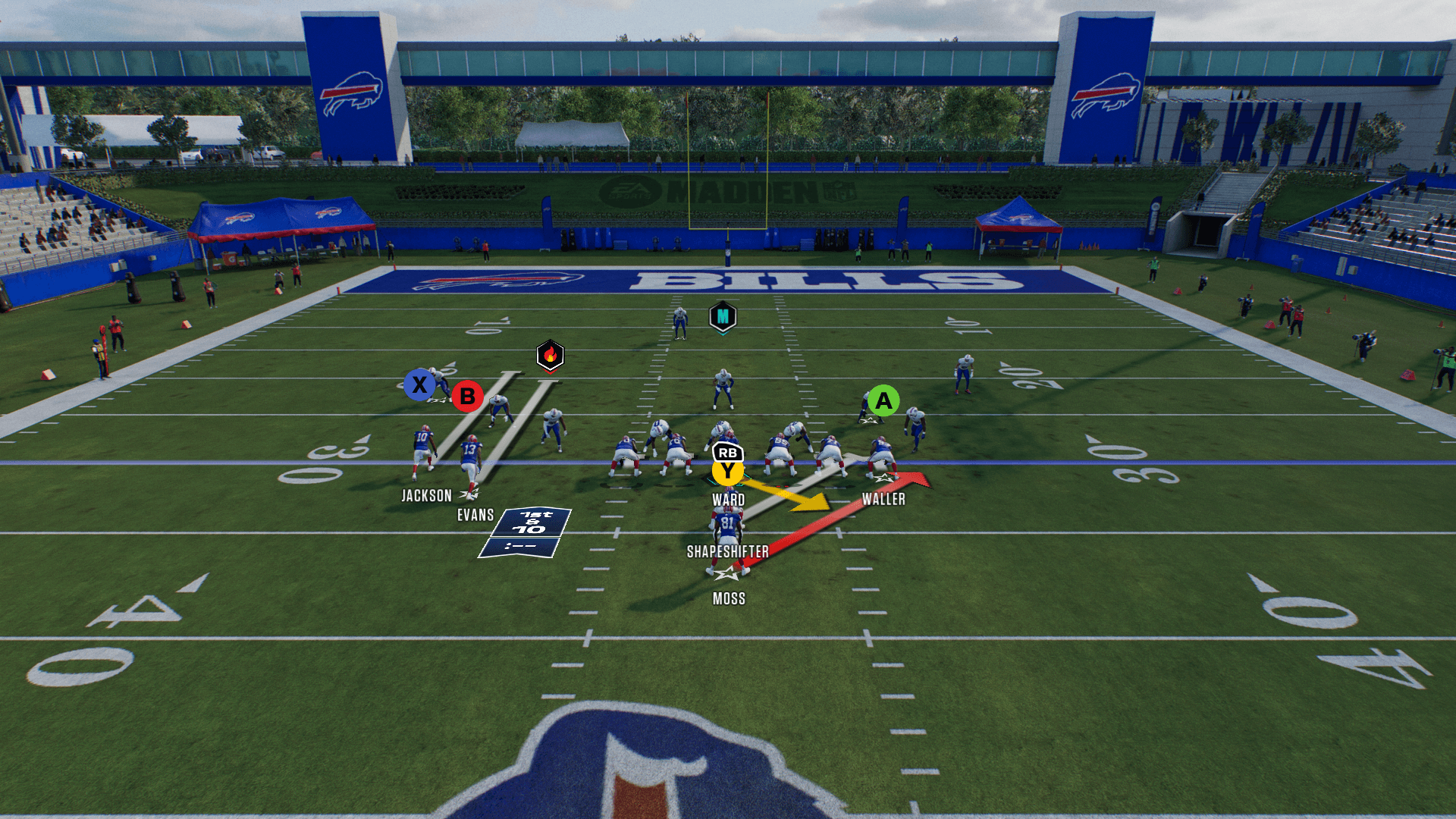
Task: Pick the Moss player label
Action: [x=729, y=599]
